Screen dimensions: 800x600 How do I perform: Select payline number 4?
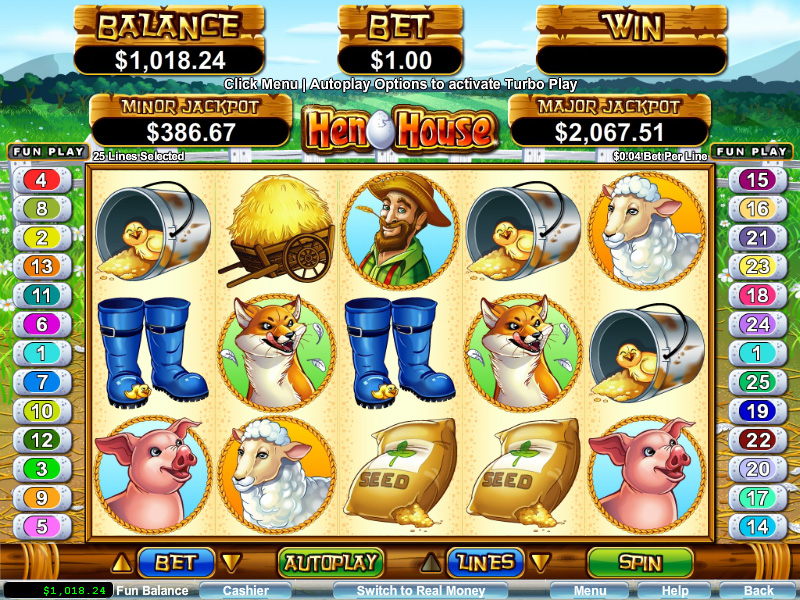click(x=41, y=180)
